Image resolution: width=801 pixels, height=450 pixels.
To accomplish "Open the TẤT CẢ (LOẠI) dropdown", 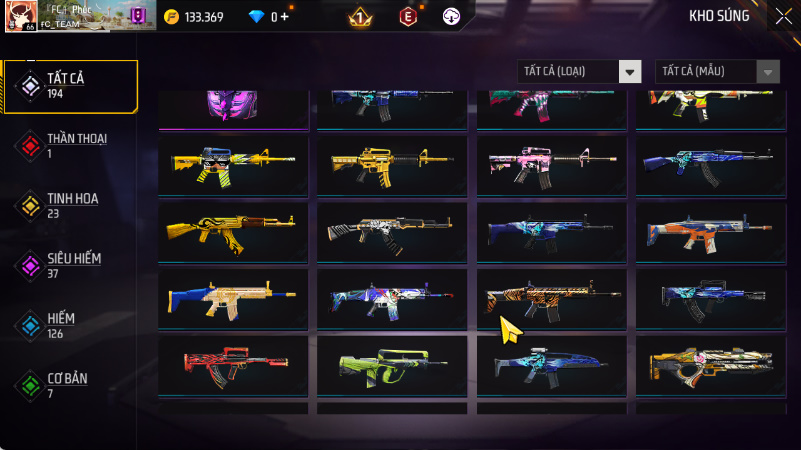I will 579,71.
